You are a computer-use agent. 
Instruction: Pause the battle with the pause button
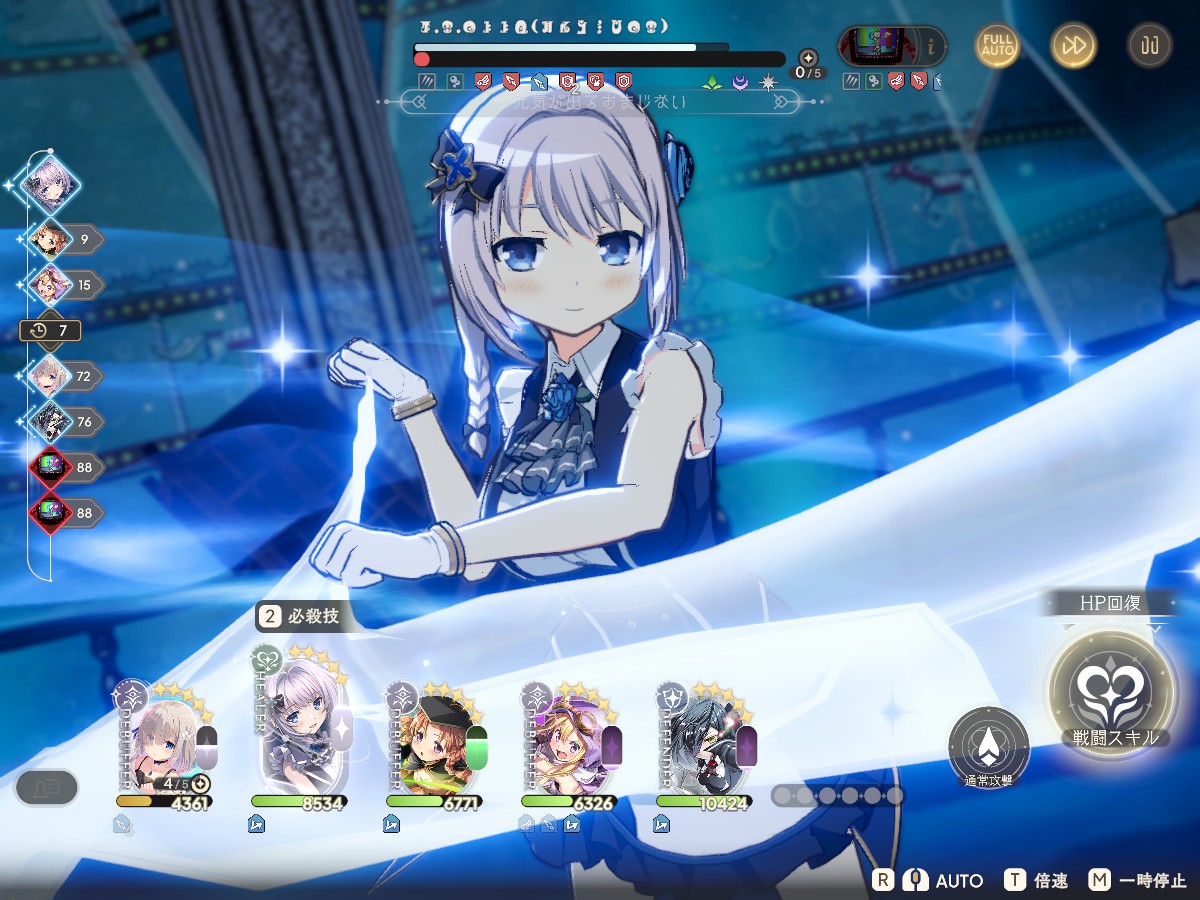[x=1149, y=45]
